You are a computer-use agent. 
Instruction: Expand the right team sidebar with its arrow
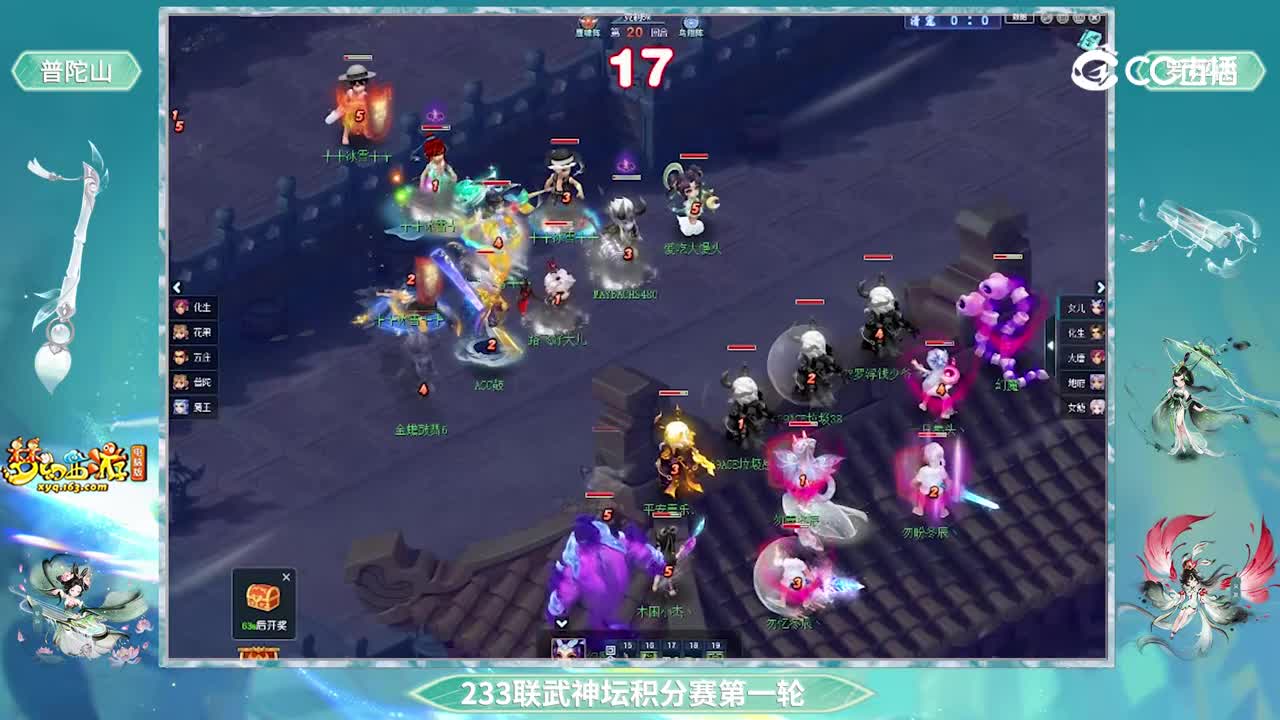click(1102, 286)
